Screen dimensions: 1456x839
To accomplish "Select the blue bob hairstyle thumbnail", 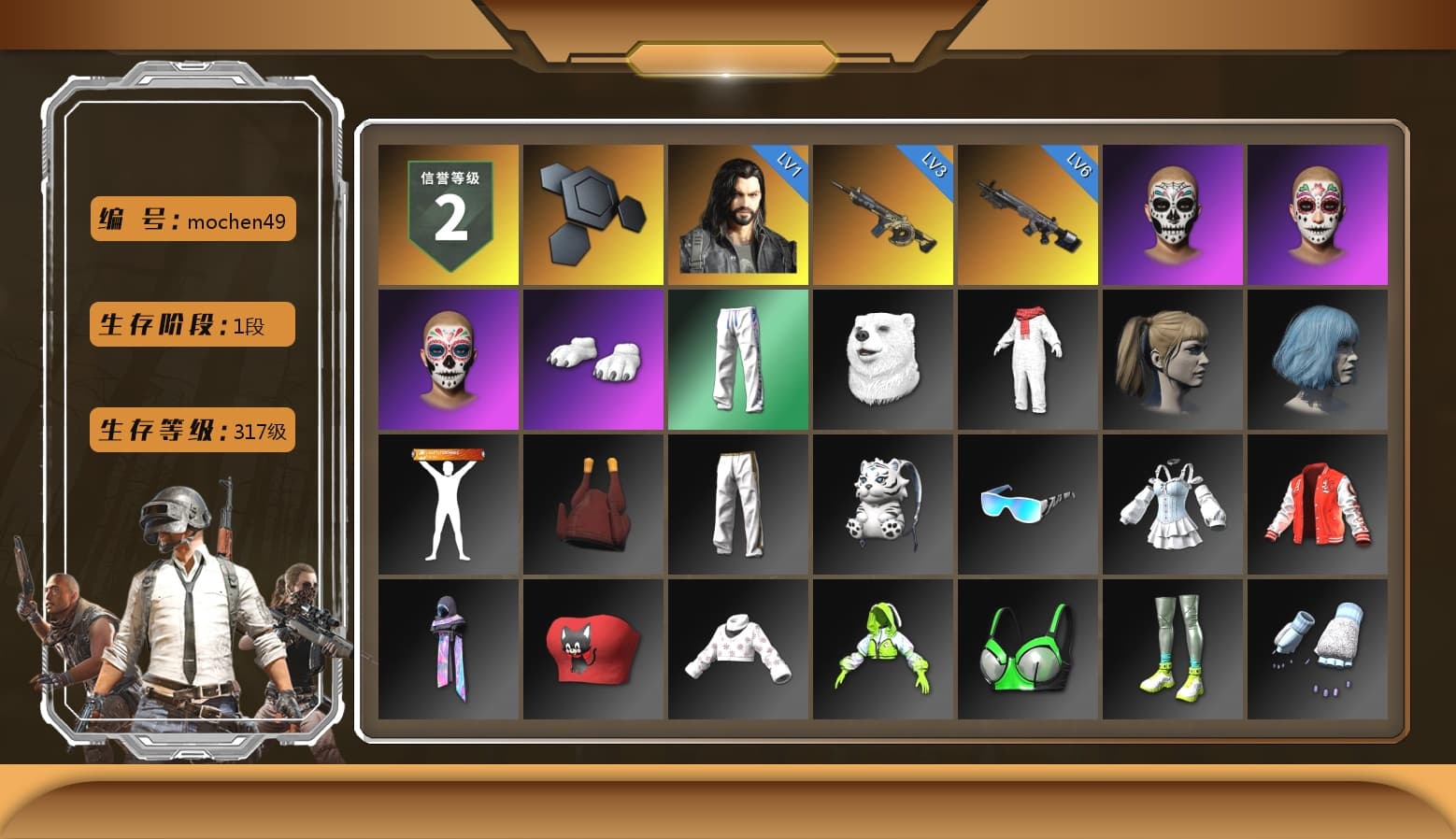I will pos(1319,360).
